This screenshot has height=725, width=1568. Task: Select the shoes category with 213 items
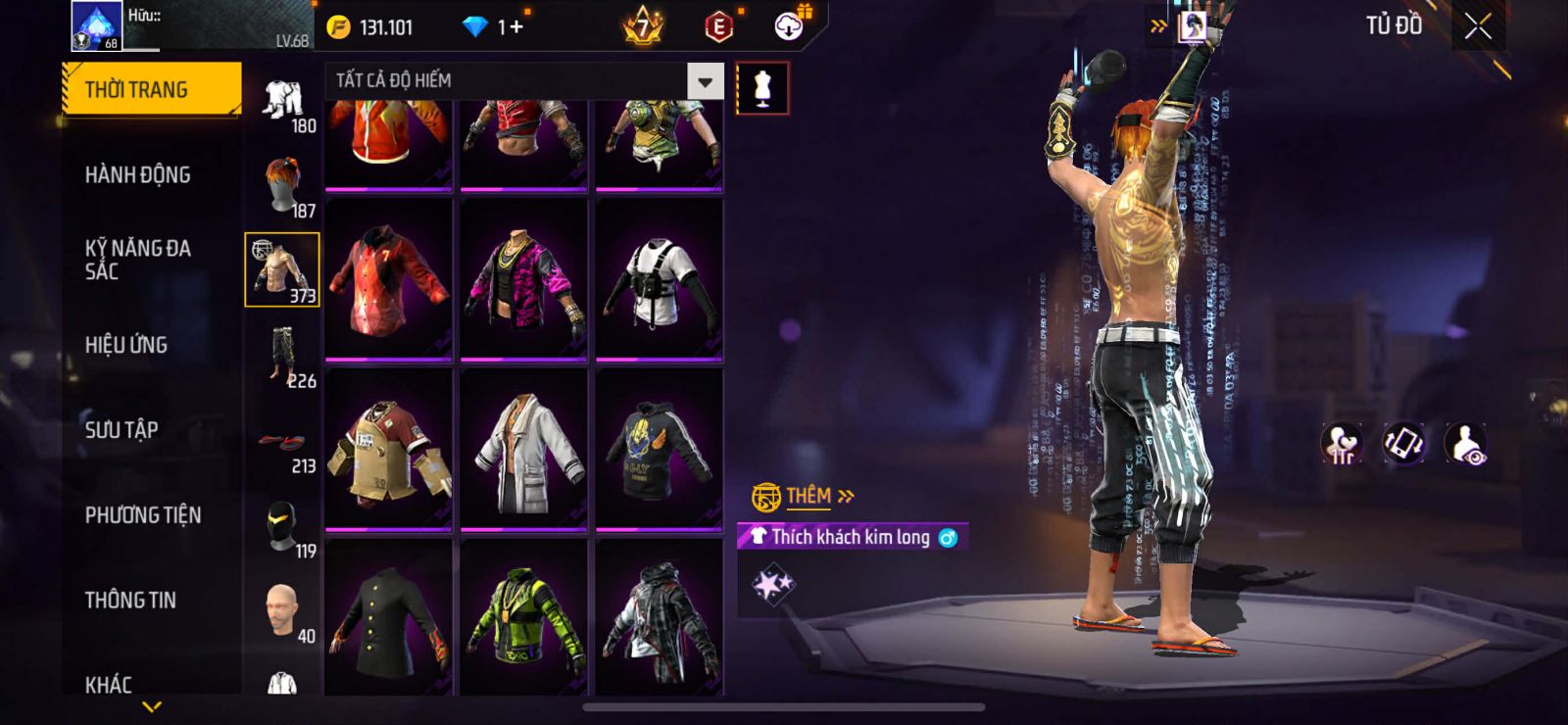point(282,444)
